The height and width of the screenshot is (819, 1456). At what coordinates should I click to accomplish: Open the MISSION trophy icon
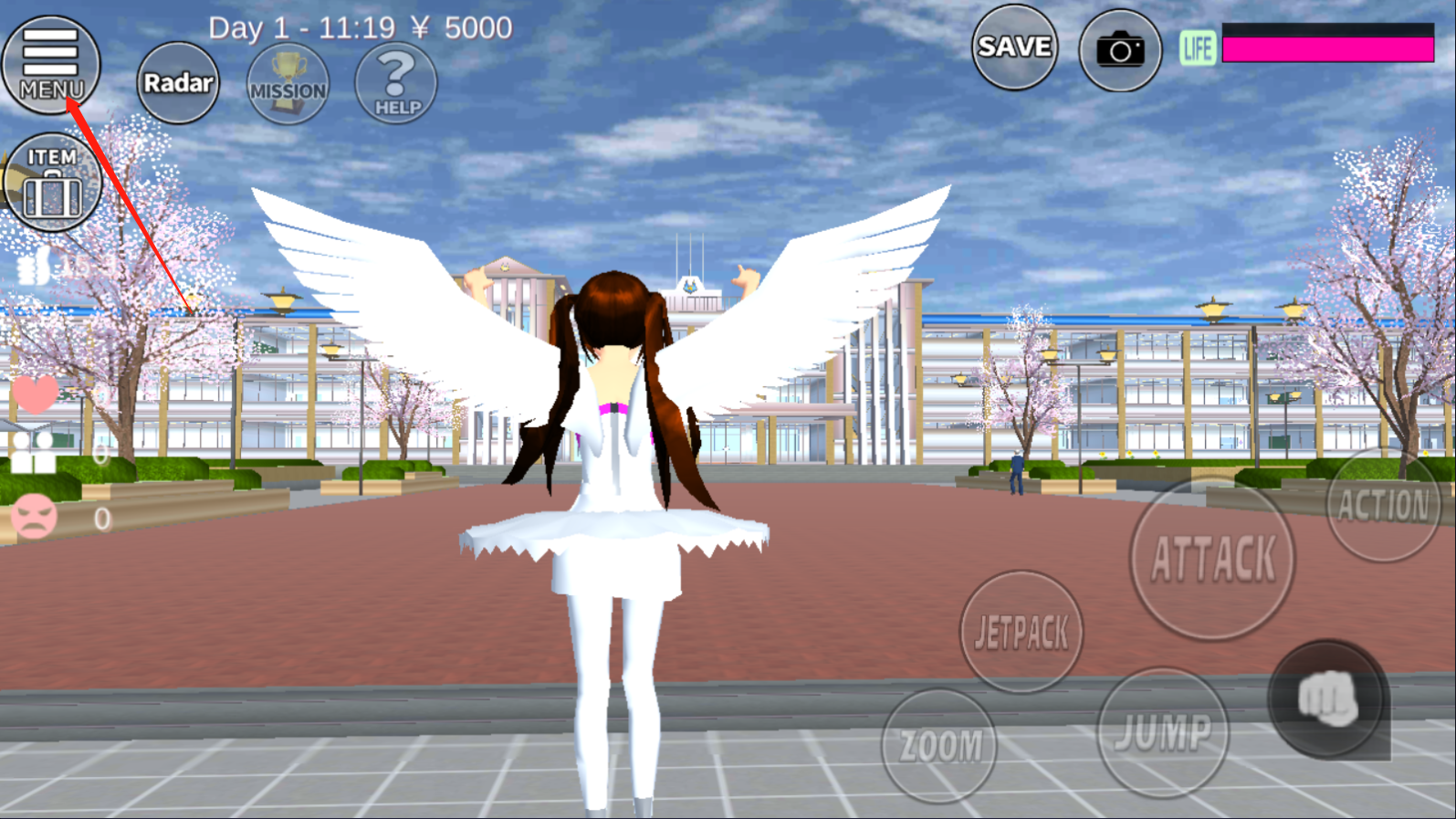(288, 85)
